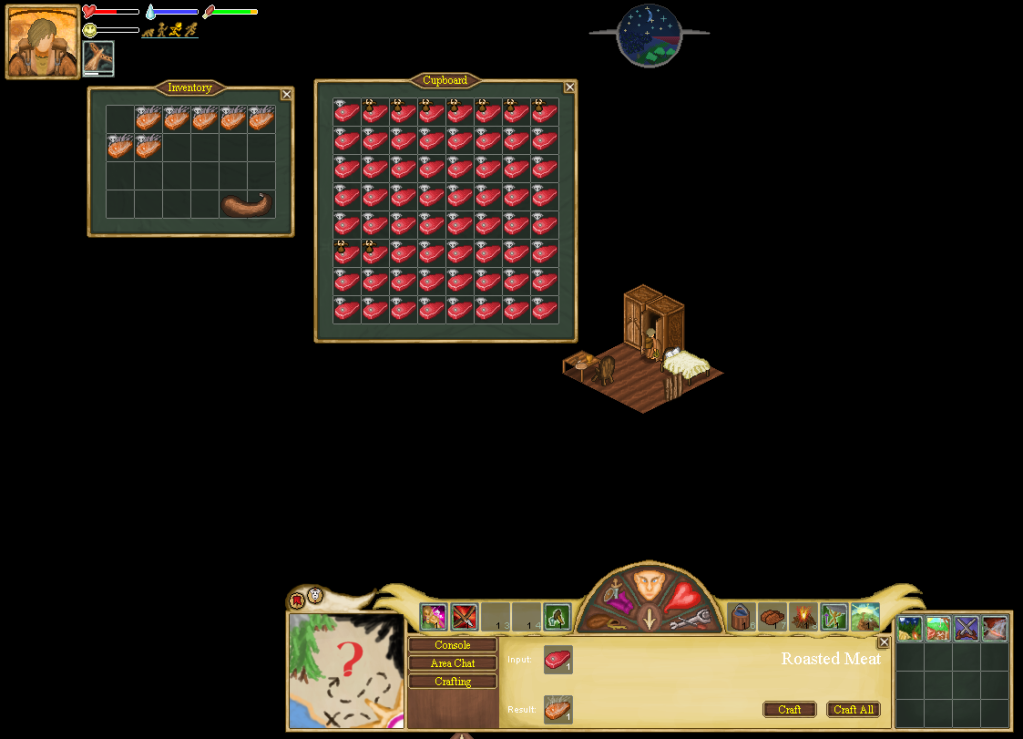
Task: Show the Crafting tab
Action: tap(452, 681)
